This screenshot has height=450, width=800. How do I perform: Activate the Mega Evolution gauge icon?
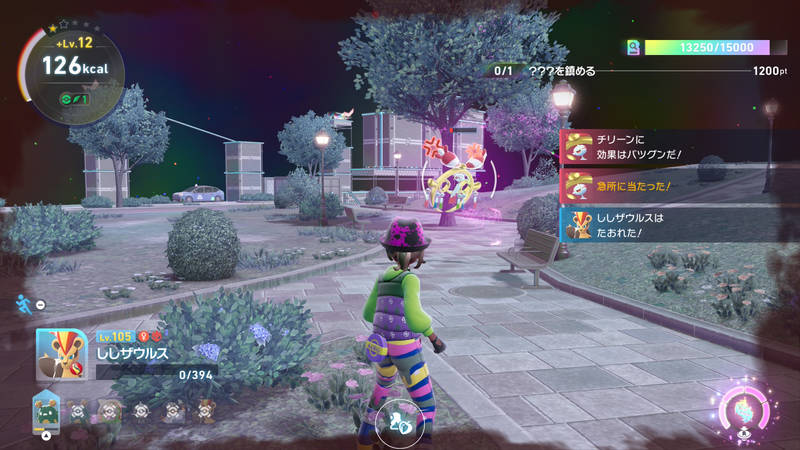click(747, 411)
